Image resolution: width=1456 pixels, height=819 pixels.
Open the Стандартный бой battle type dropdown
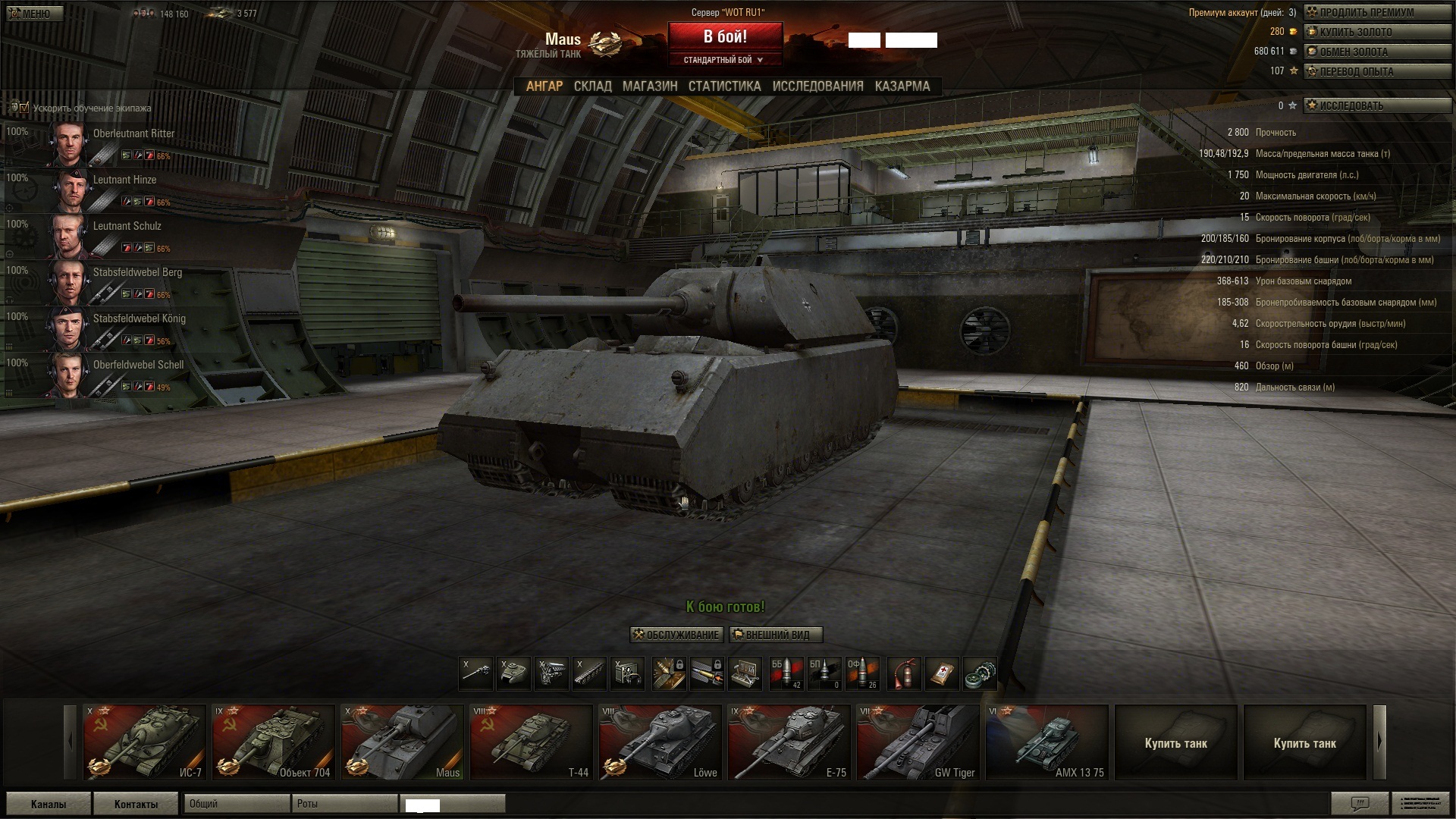[x=724, y=60]
